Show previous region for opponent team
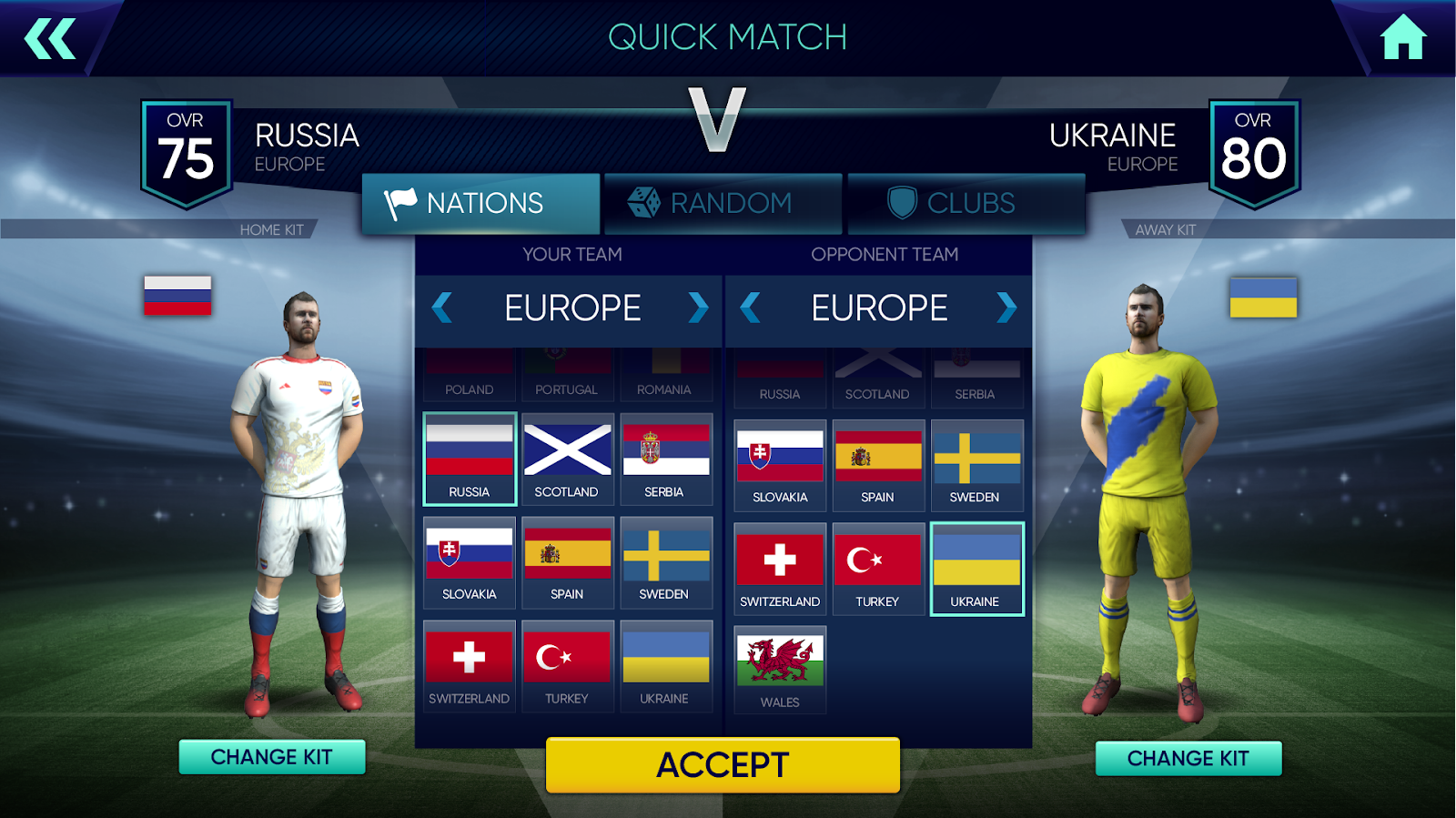Image resolution: width=1456 pixels, height=818 pixels. [x=751, y=308]
